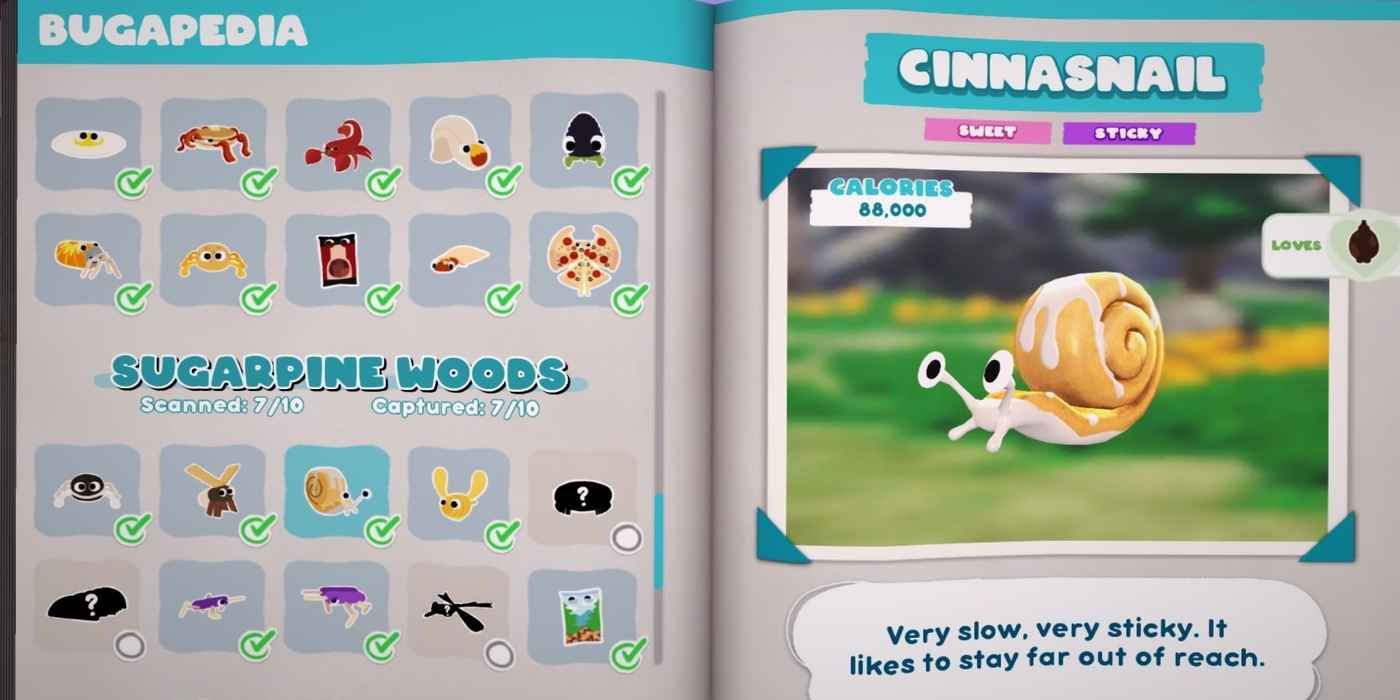
Task: Open the yellow spider bug entry
Action: click(x=213, y=260)
